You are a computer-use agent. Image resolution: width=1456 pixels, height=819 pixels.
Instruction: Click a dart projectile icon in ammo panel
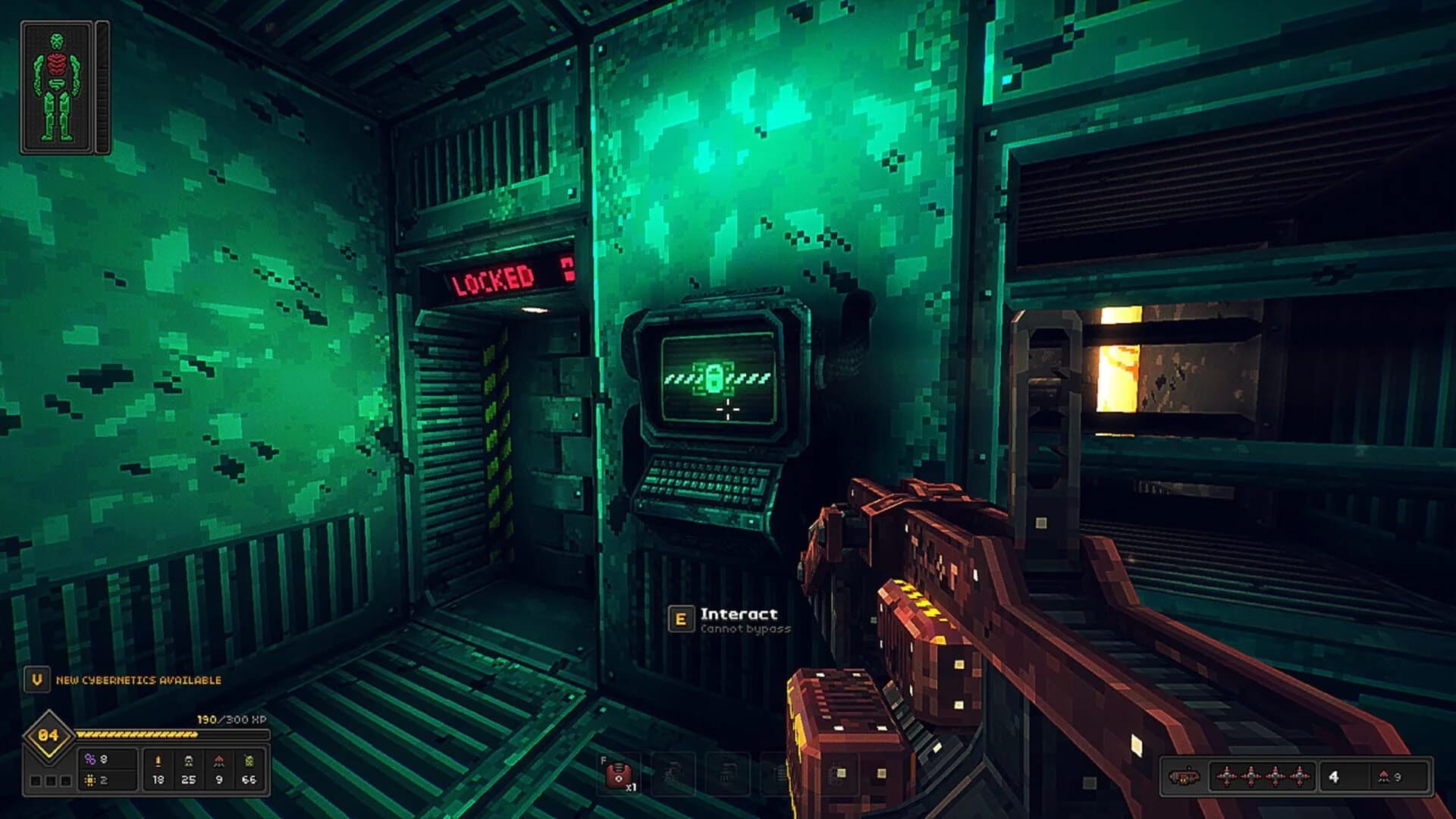[x=1227, y=777]
